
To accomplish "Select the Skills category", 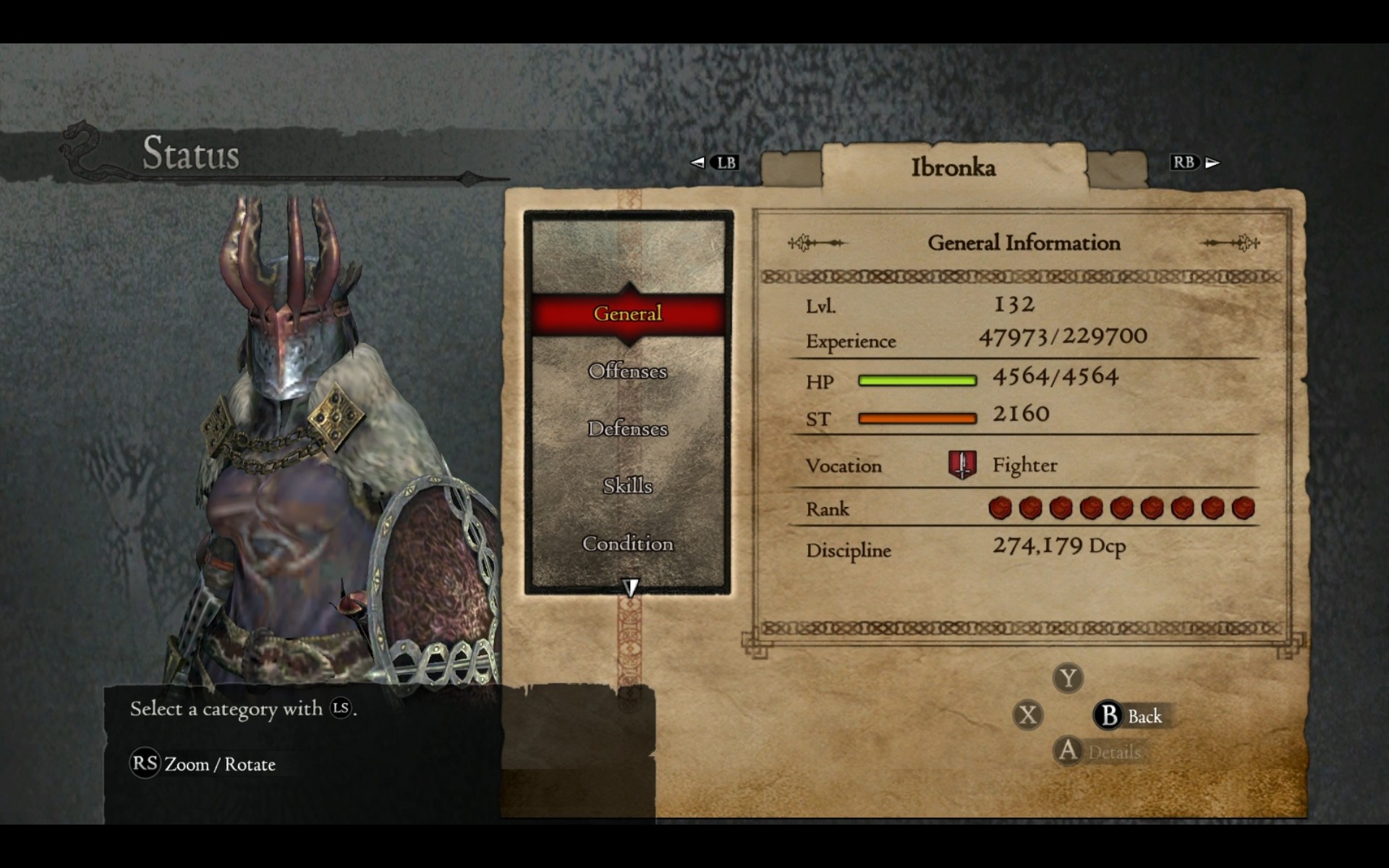I will [626, 486].
